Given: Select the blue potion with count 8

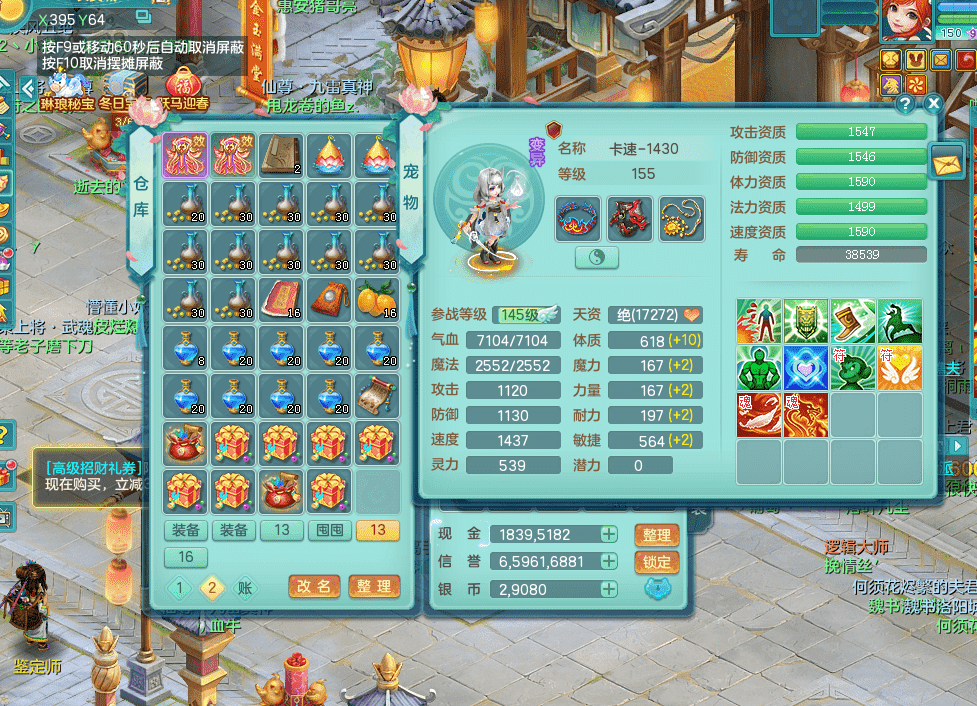Looking at the screenshot, I should (x=185, y=347).
